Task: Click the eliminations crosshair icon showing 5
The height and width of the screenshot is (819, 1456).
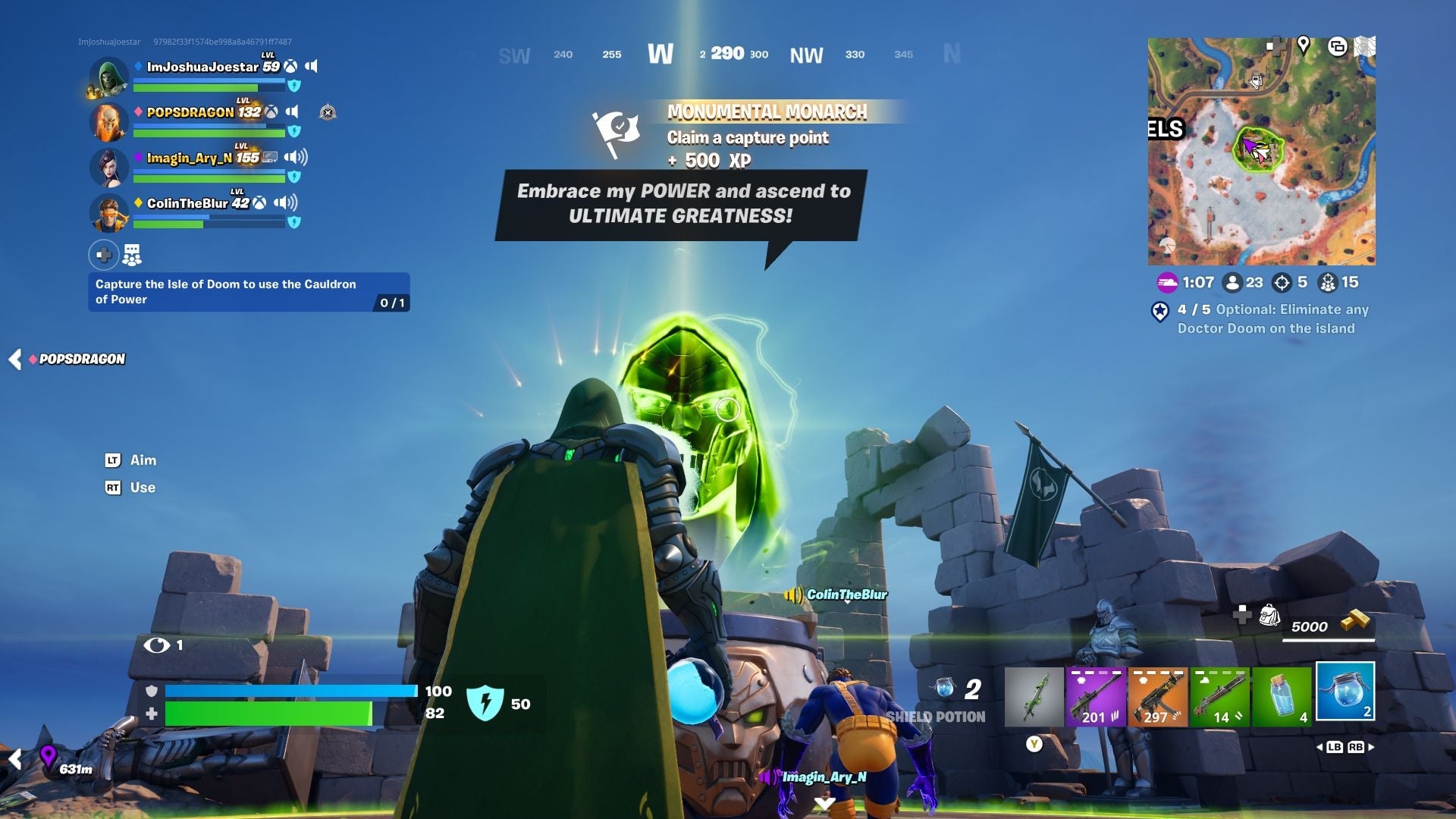Action: 1282,282
